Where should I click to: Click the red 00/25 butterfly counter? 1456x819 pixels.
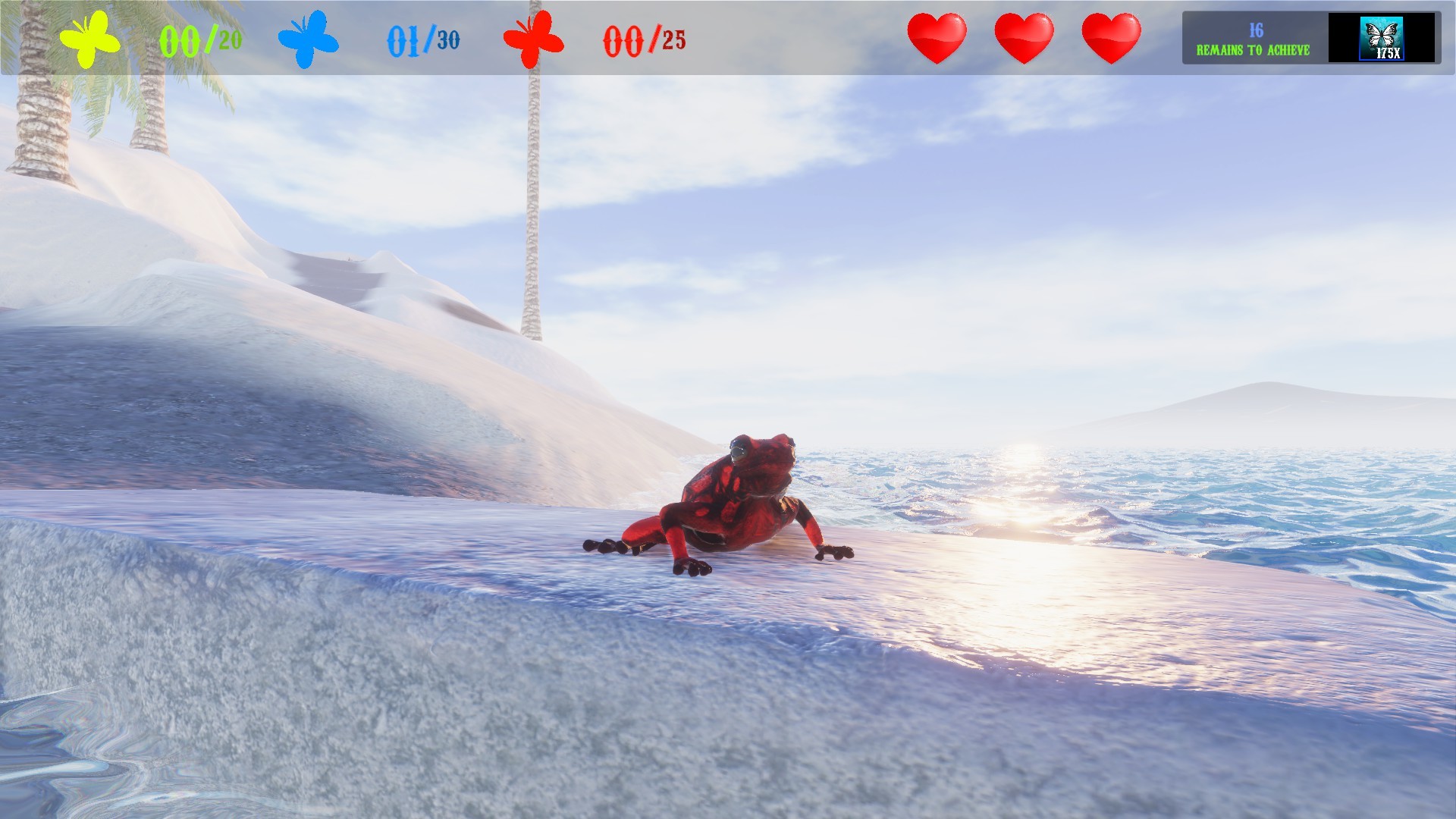tap(642, 39)
